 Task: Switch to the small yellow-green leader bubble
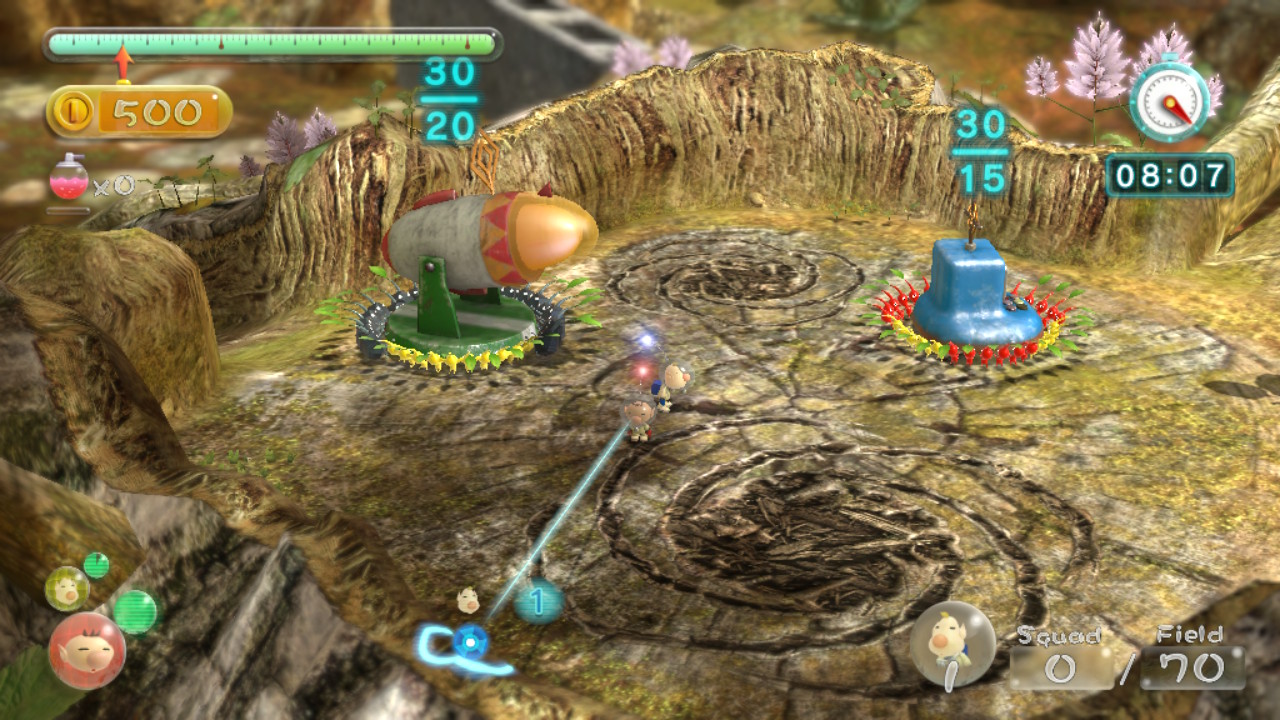click(67, 588)
